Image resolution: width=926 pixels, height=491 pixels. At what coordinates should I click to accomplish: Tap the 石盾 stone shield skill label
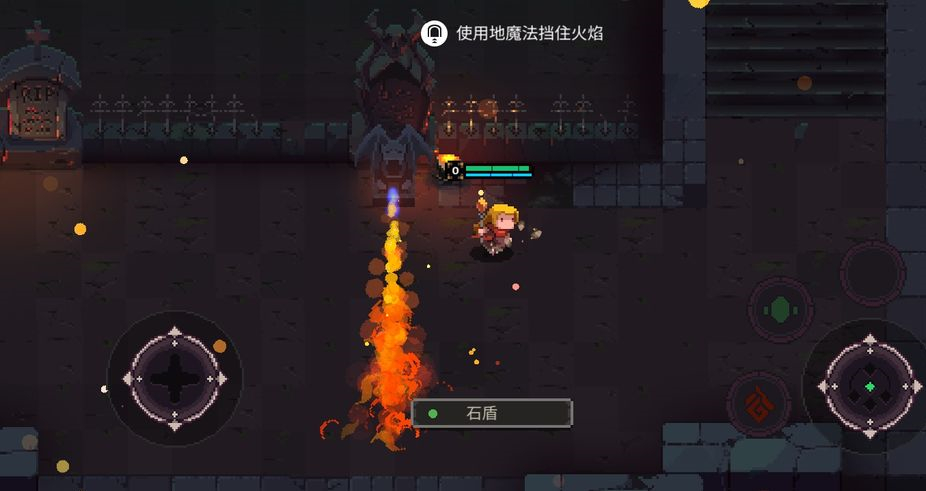(x=492, y=412)
